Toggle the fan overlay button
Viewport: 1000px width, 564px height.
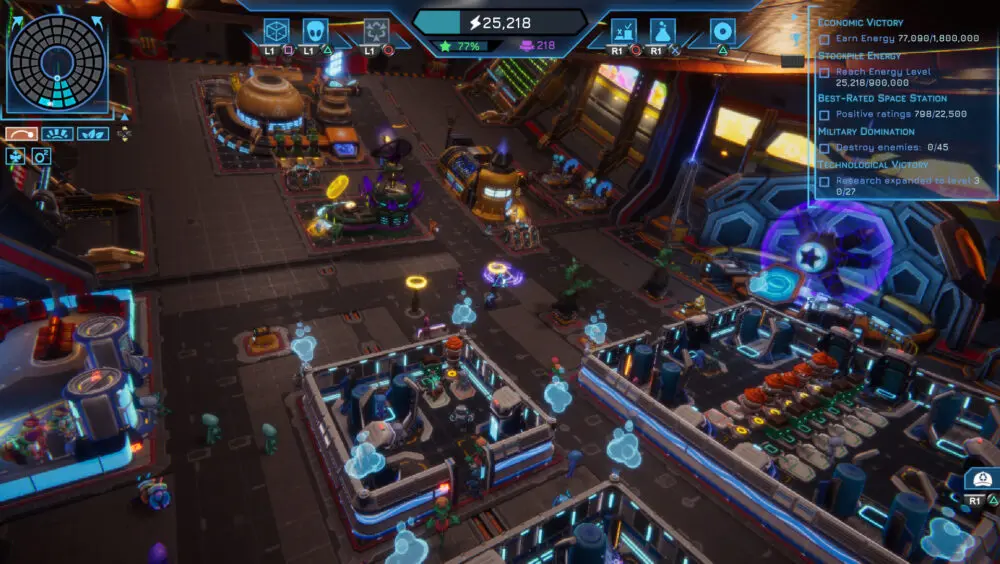point(16,156)
